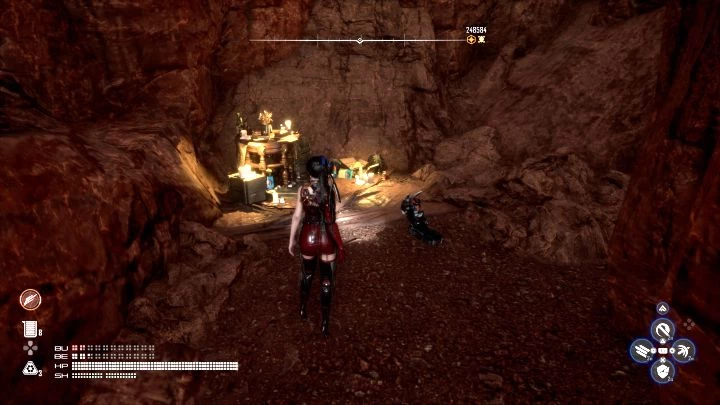Screen dimensions: 720x405
Task: Activate the top curved slash Beta skill
Action: click(x=662, y=329)
